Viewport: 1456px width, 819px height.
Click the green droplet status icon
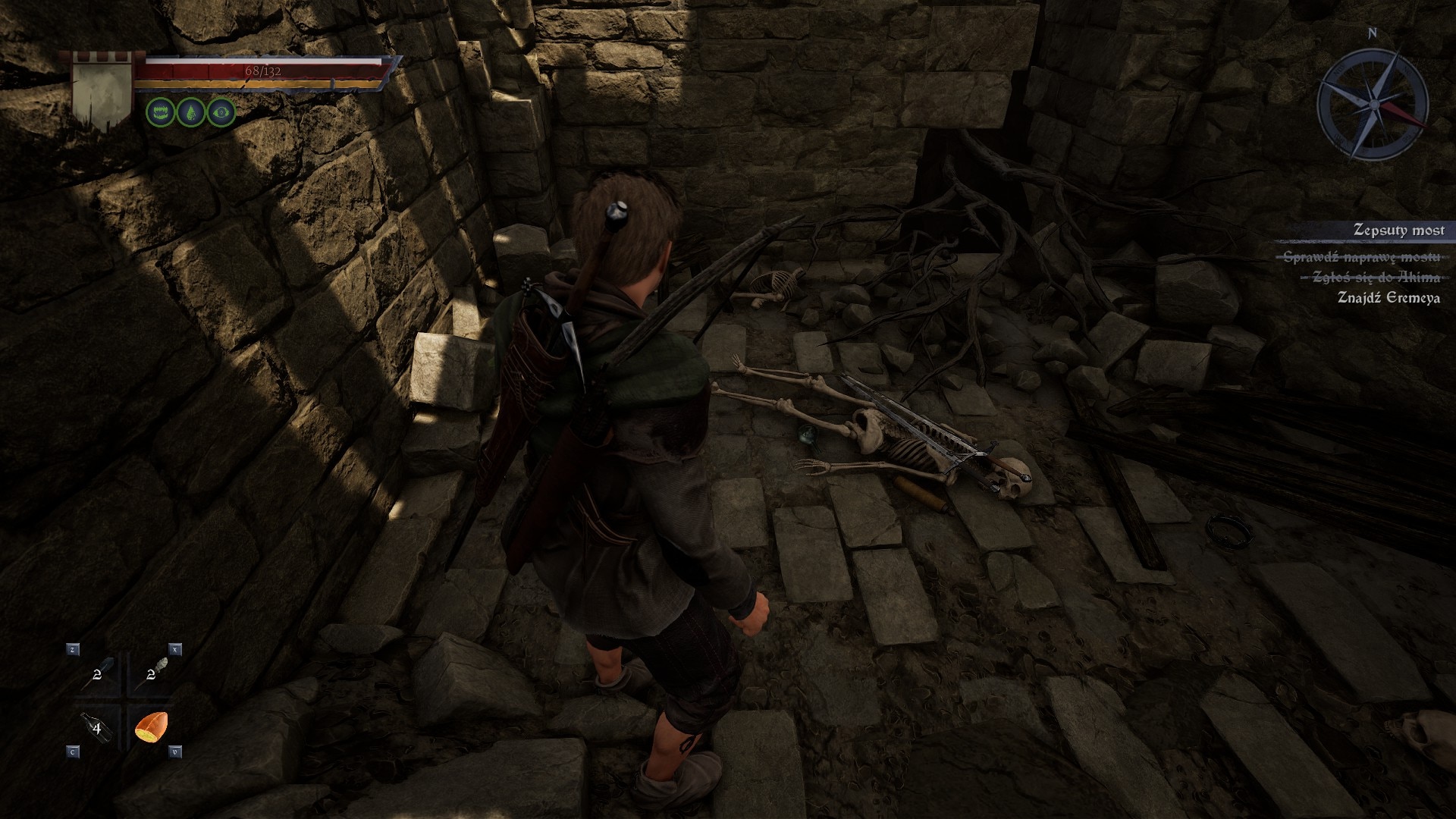[190, 113]
